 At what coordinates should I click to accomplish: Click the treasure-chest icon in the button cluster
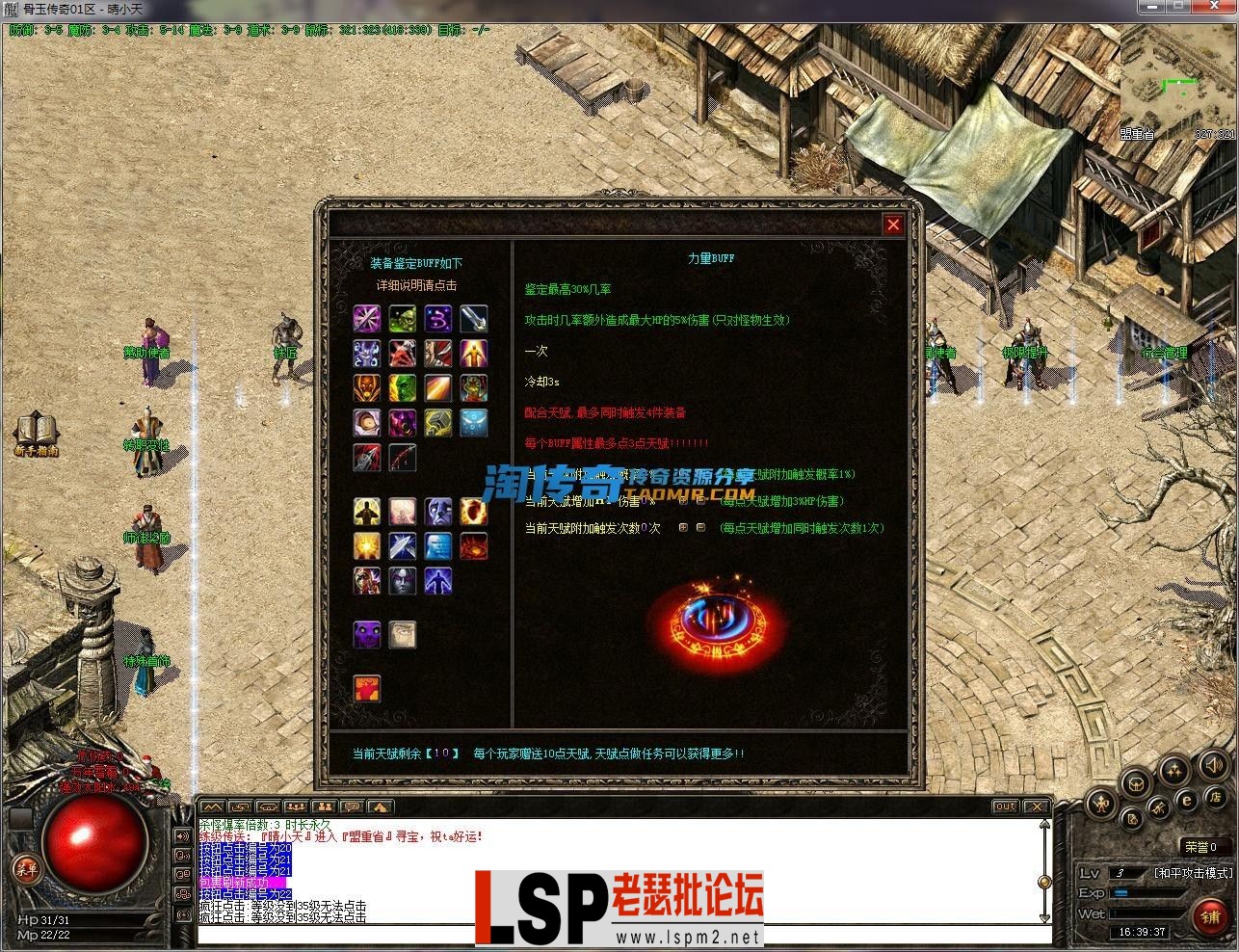(x=1136, y=785)
